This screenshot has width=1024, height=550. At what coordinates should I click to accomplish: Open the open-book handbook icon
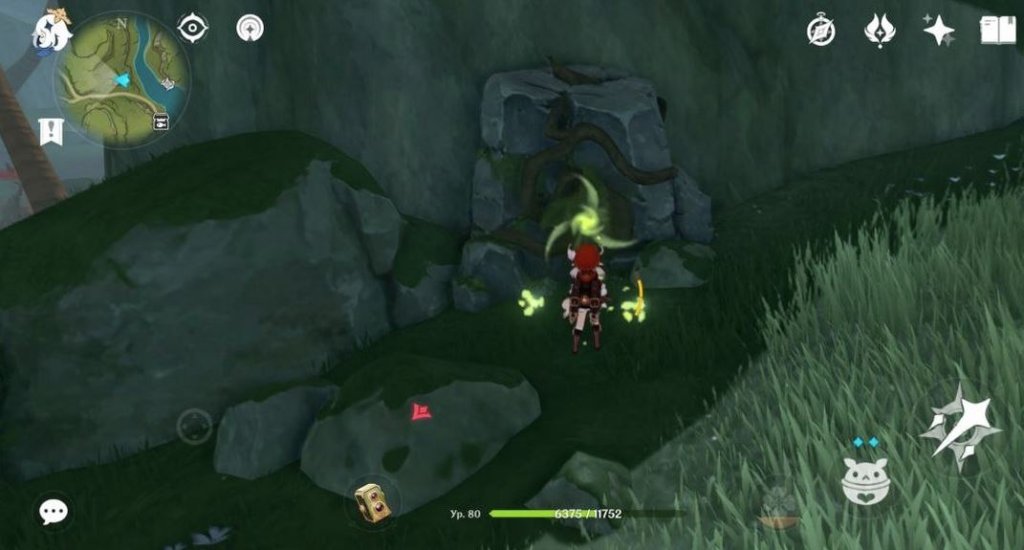point(995,30)
